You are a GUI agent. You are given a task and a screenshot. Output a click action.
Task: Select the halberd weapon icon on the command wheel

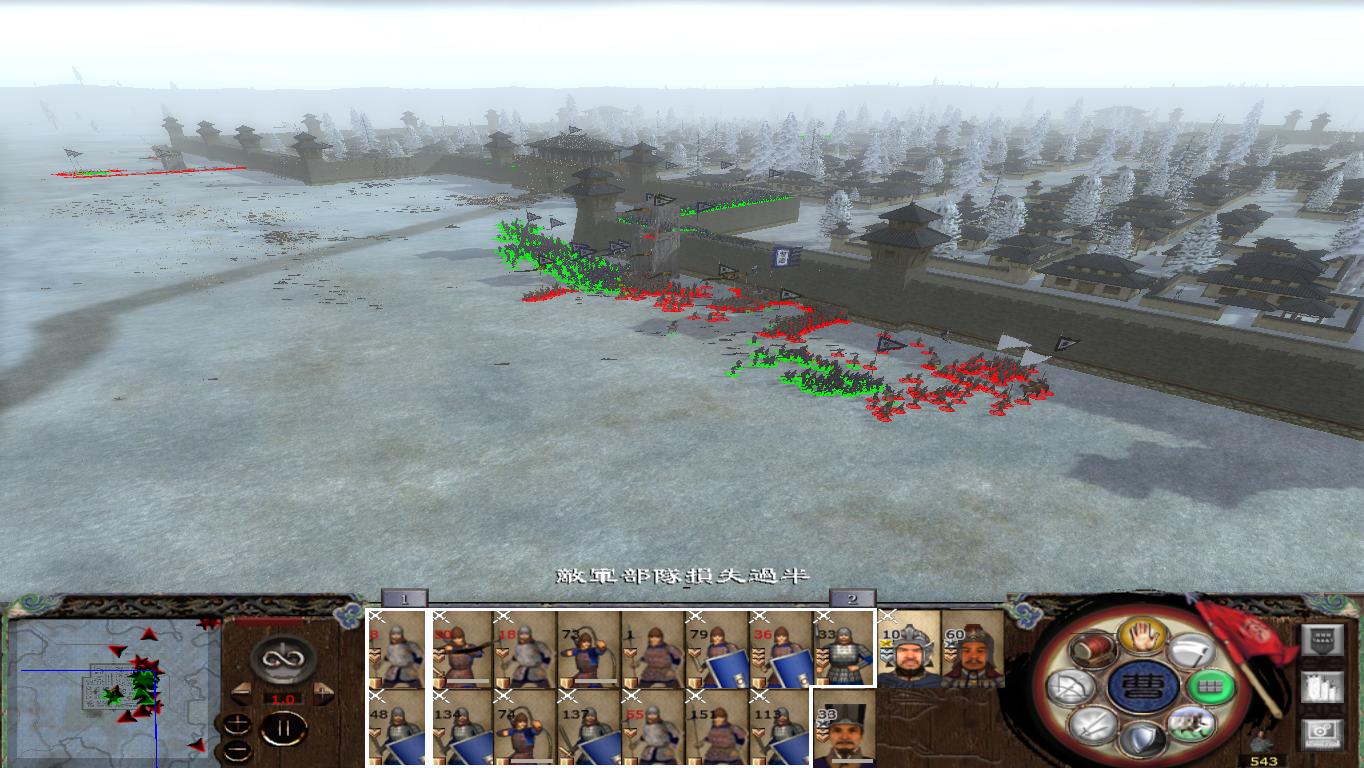1189,652
